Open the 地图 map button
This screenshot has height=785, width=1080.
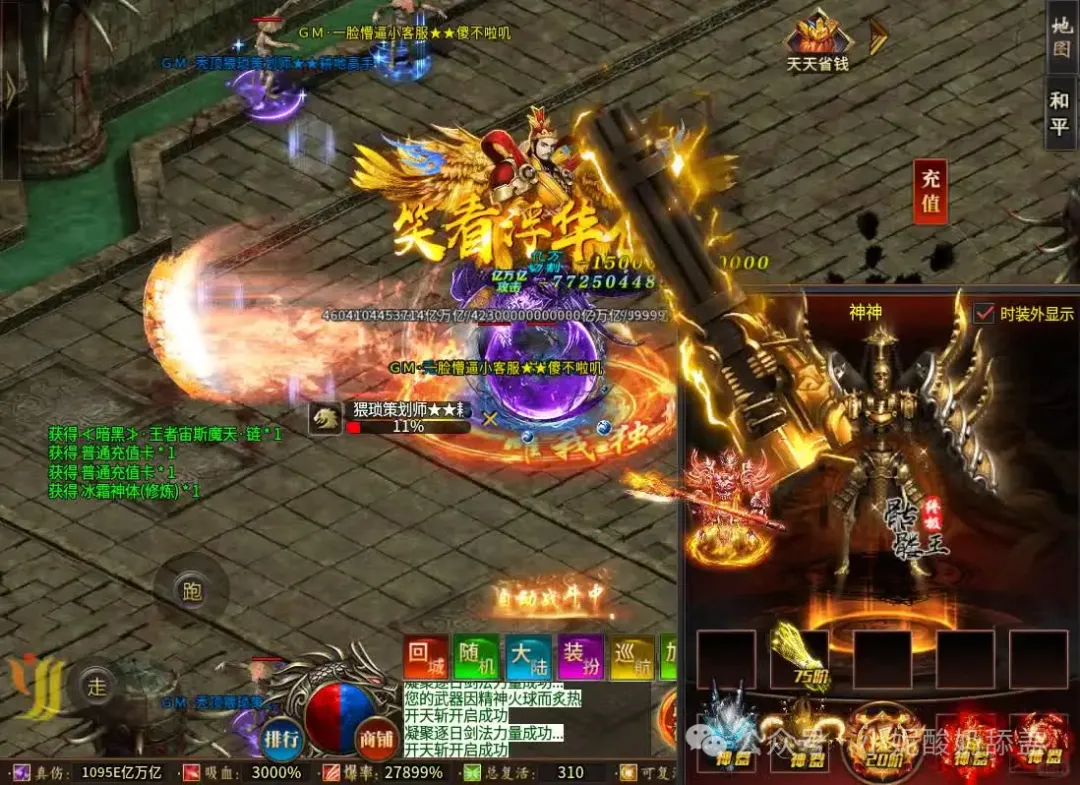pyautogui.click(x=1061, y=36)
